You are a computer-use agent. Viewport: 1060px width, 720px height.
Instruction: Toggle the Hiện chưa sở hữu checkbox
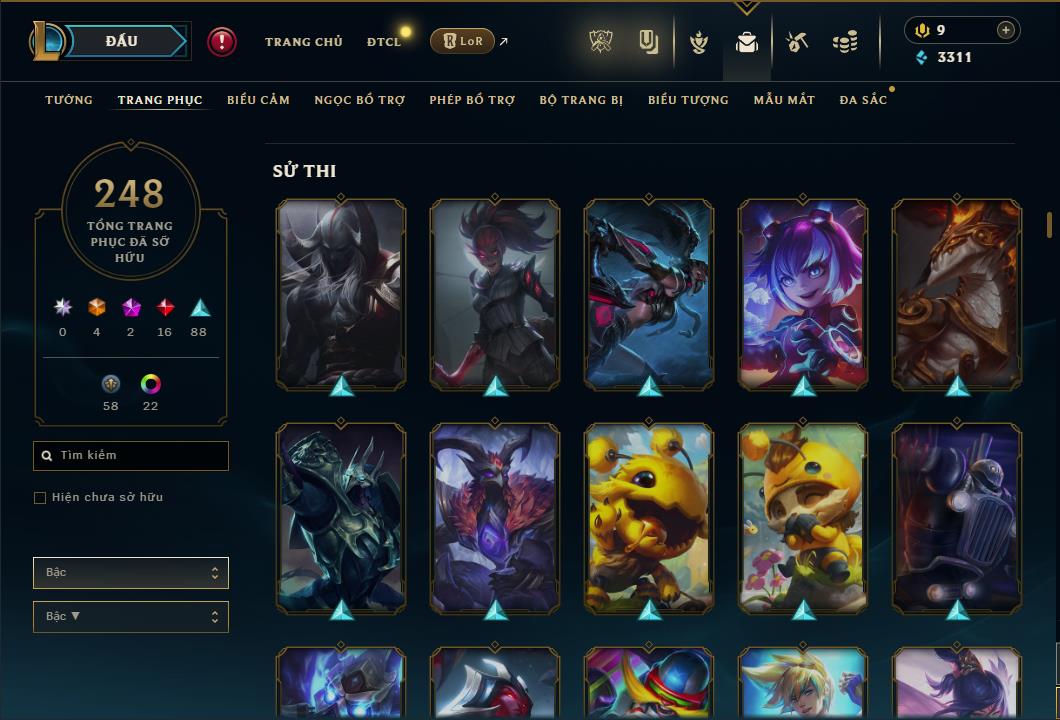pos(40,498)
